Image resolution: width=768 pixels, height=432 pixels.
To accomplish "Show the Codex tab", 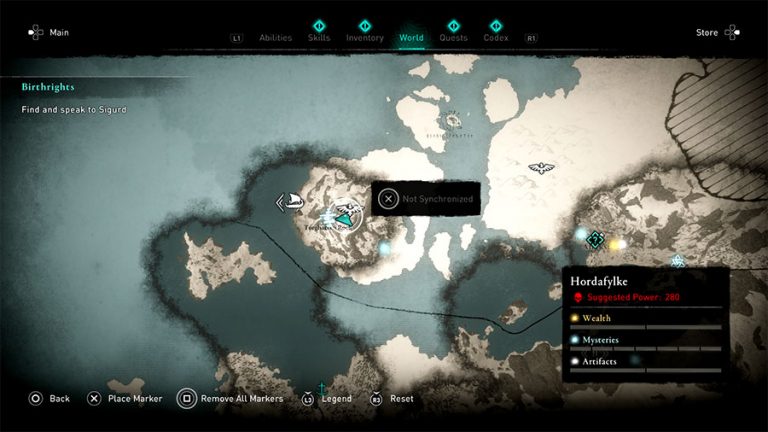I will pos(495,38).
